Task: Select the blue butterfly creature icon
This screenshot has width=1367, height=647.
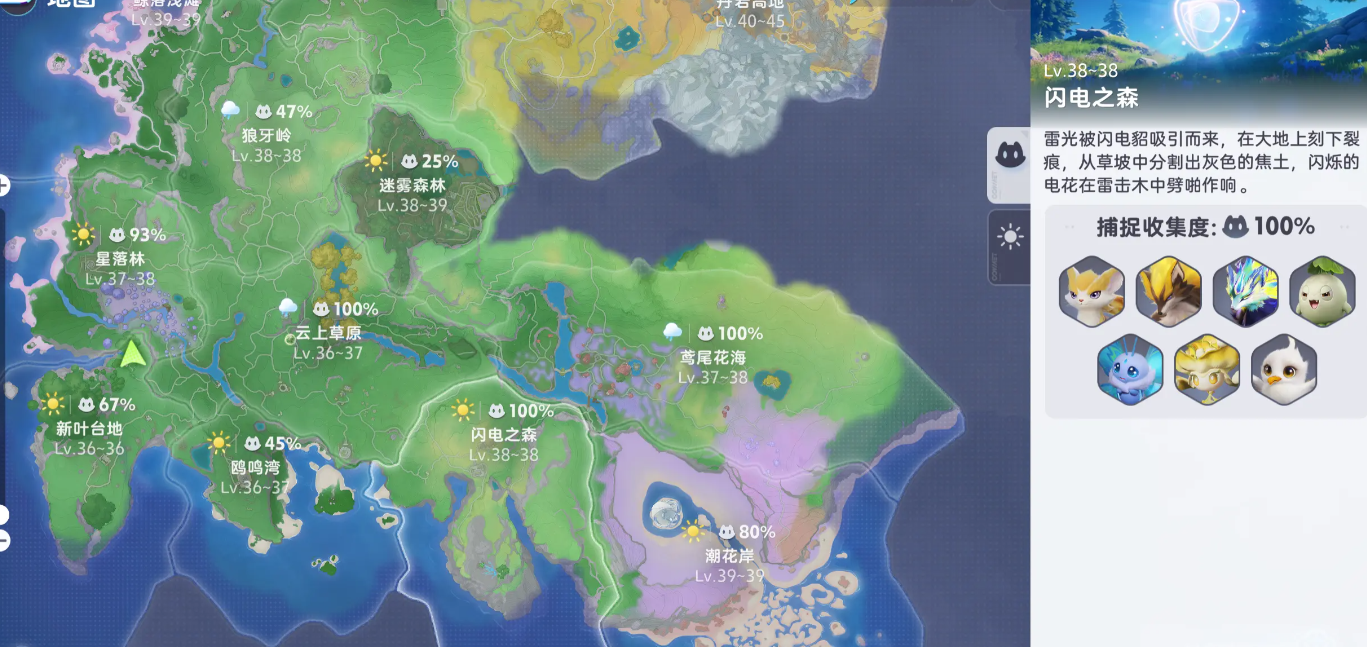Action: pyautogui.click(x=1130, y=369)
